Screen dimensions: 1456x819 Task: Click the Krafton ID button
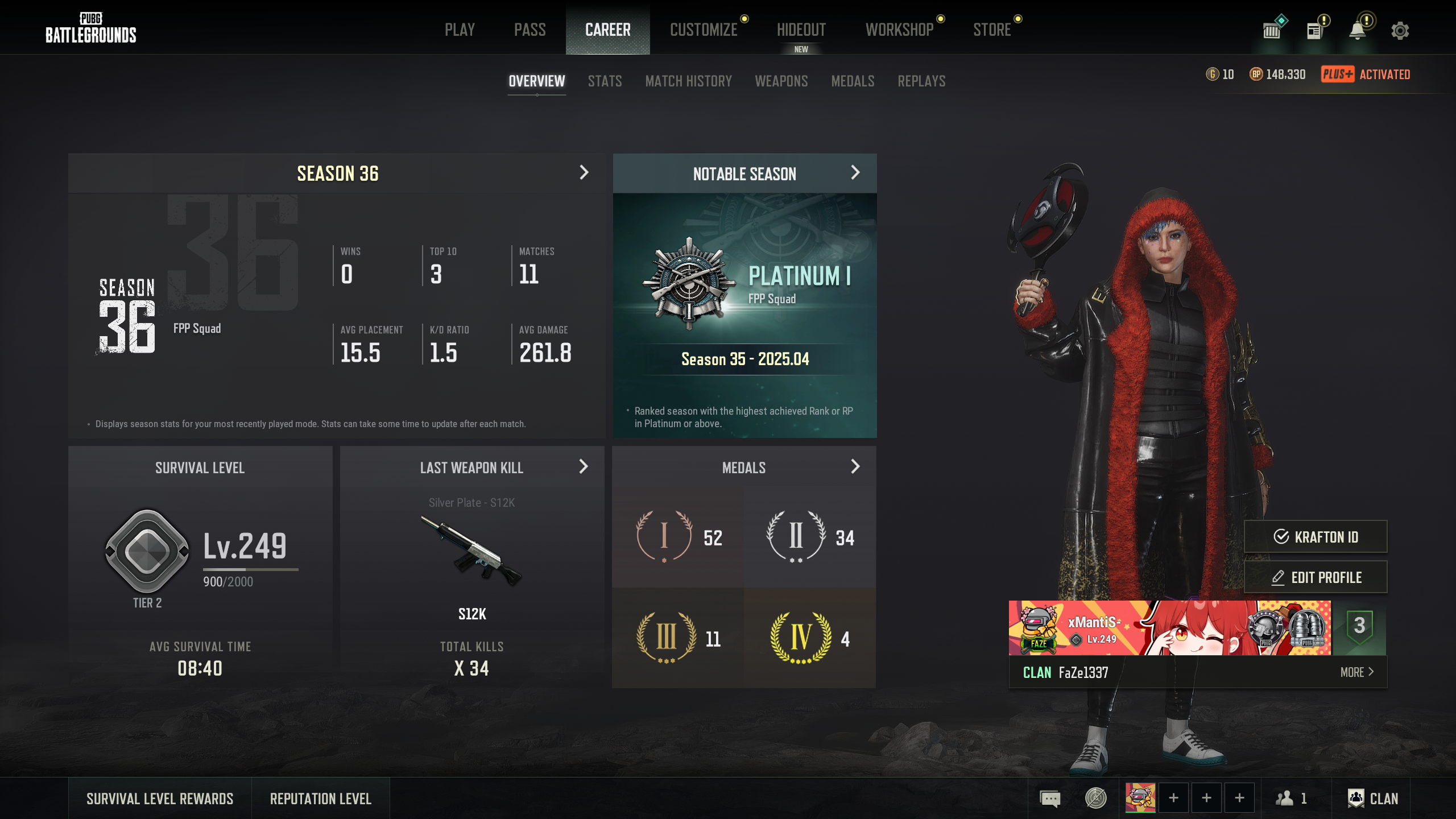click(1315, 537)
